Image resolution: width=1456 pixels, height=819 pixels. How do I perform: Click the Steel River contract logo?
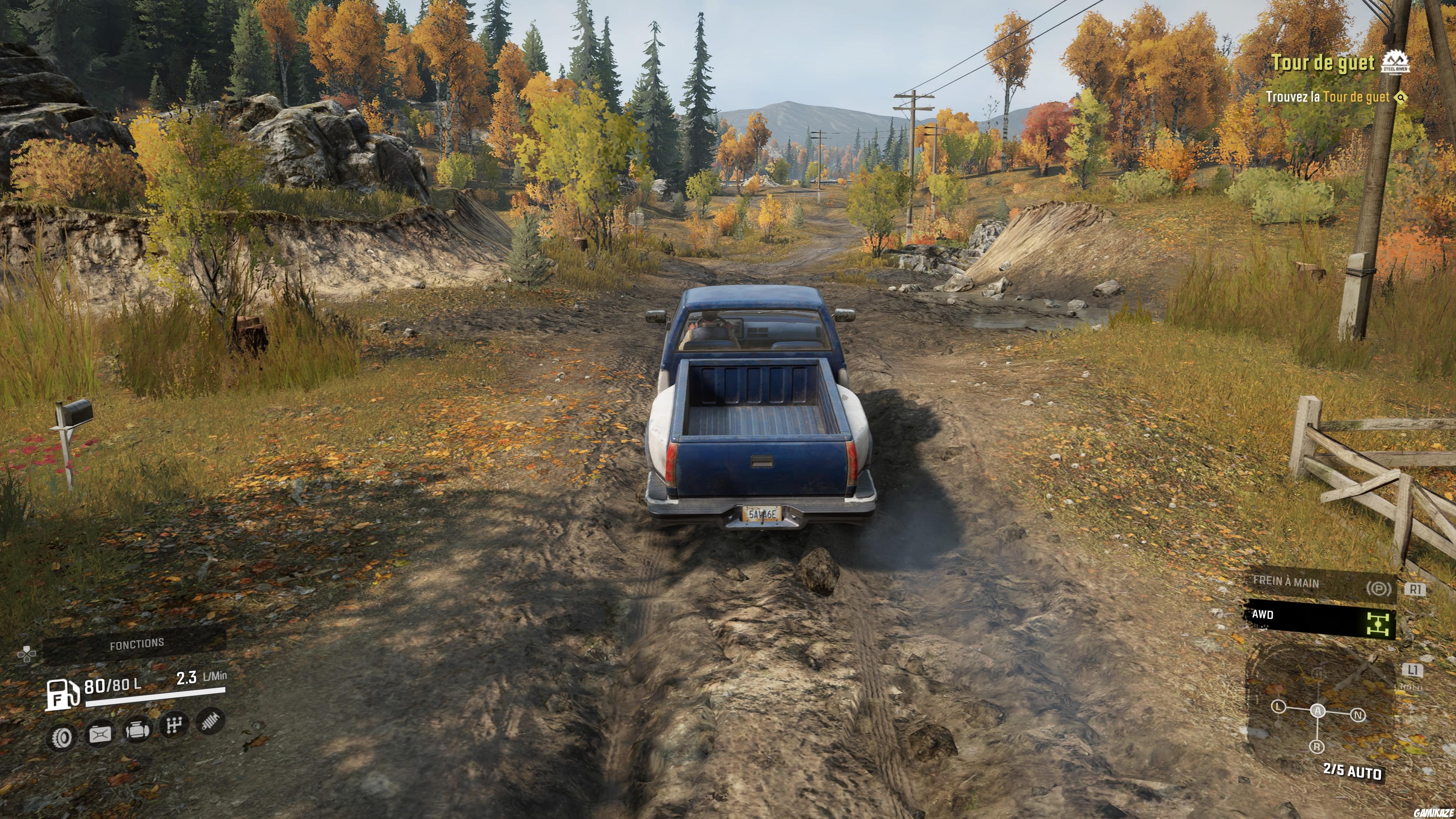tap(1395, 62)
